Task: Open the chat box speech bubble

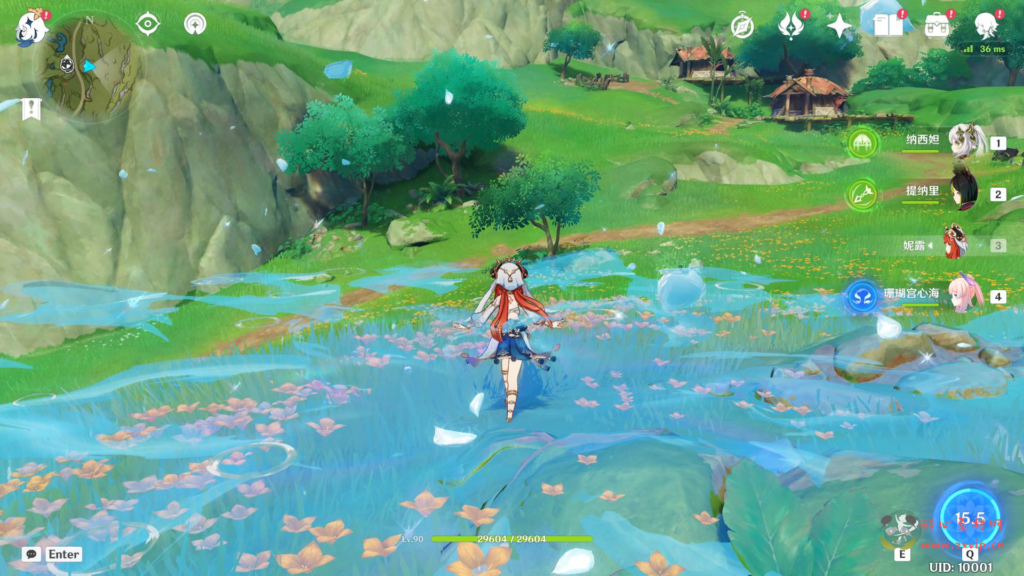Action: [x=32, y=553]
